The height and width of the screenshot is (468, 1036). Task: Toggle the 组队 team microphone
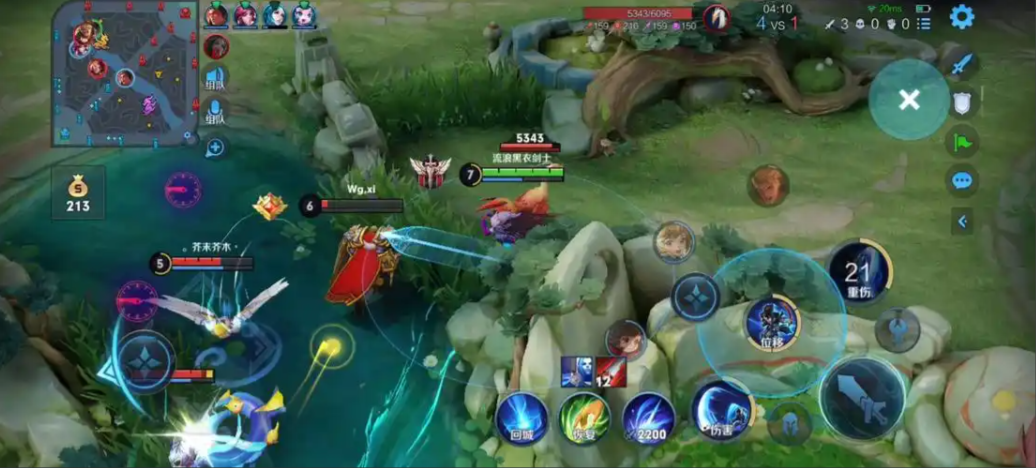[215, 111]
